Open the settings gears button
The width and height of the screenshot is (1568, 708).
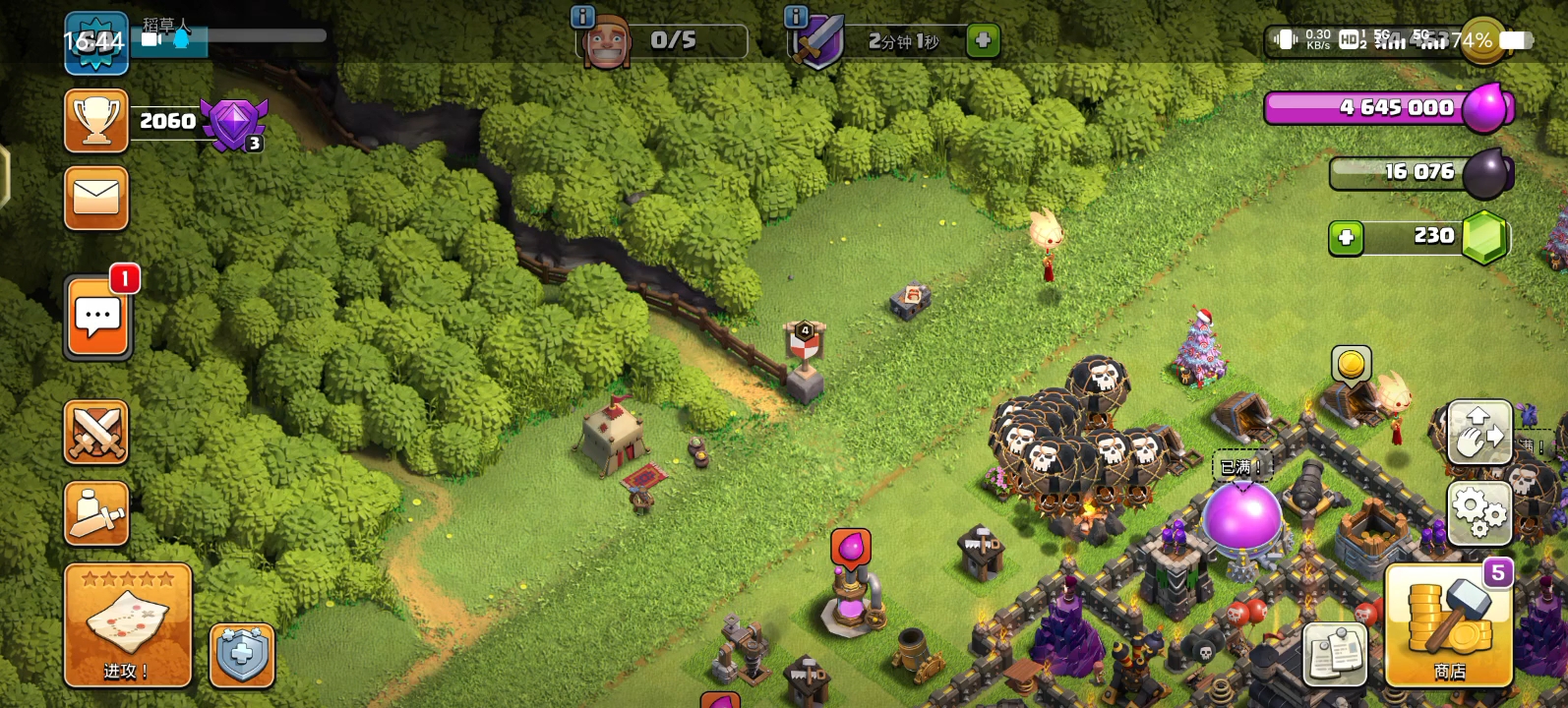pyautogui.click(x=1478, y=513)
